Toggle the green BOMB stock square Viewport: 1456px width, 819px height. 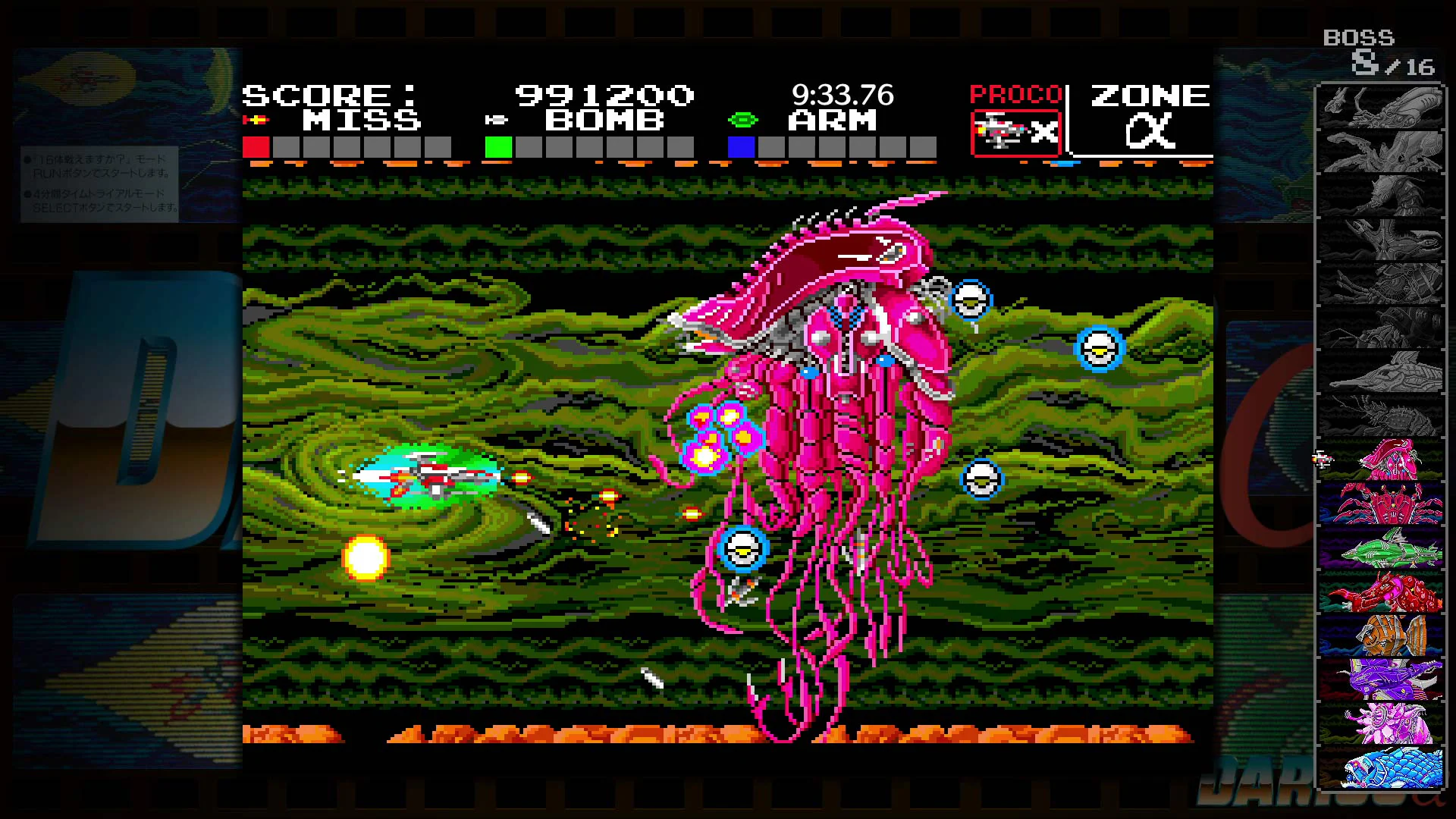[x=498, y=147]
